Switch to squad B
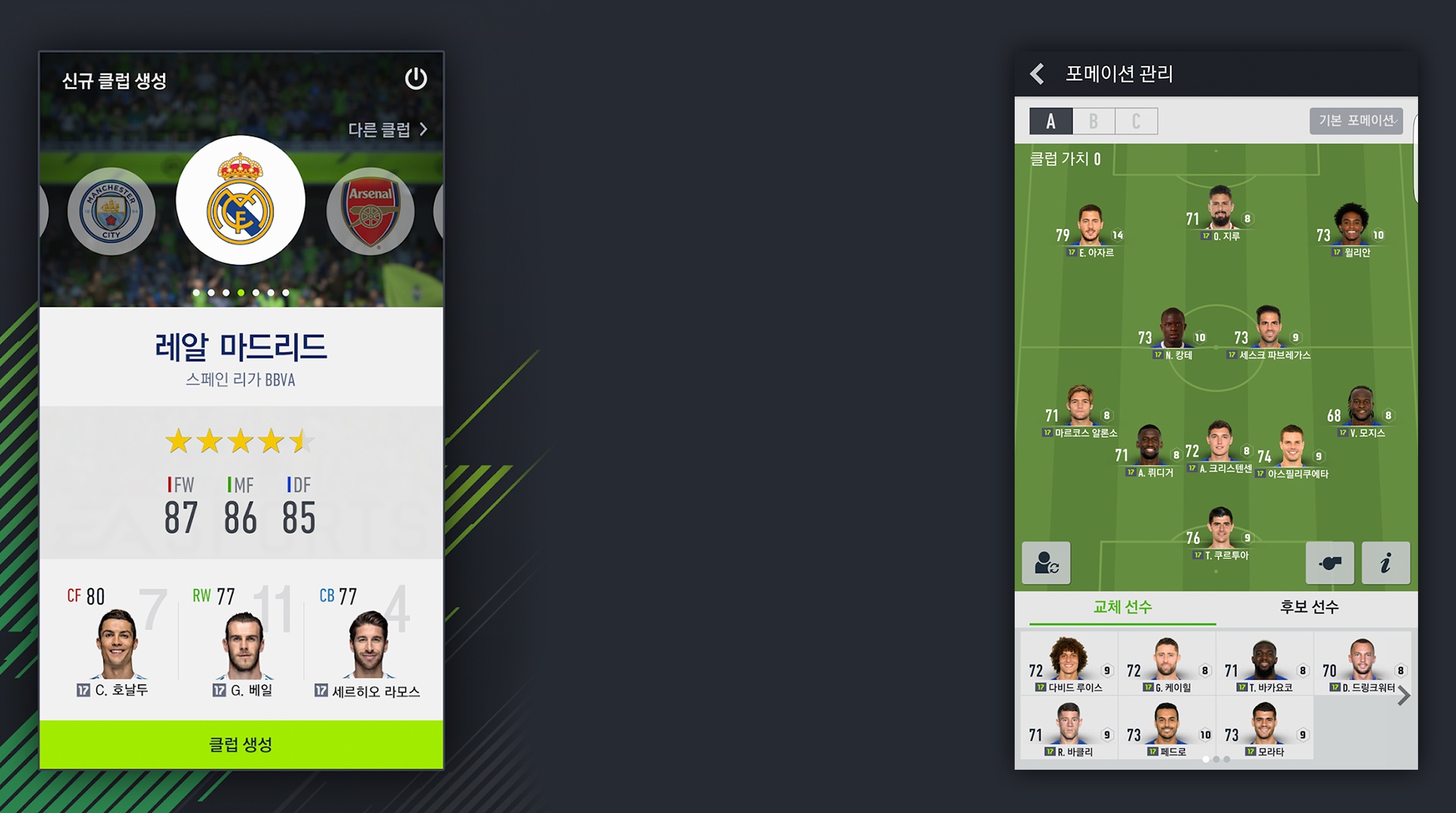The height and width of the screenshot is (813, 1456). (1093, 121)
